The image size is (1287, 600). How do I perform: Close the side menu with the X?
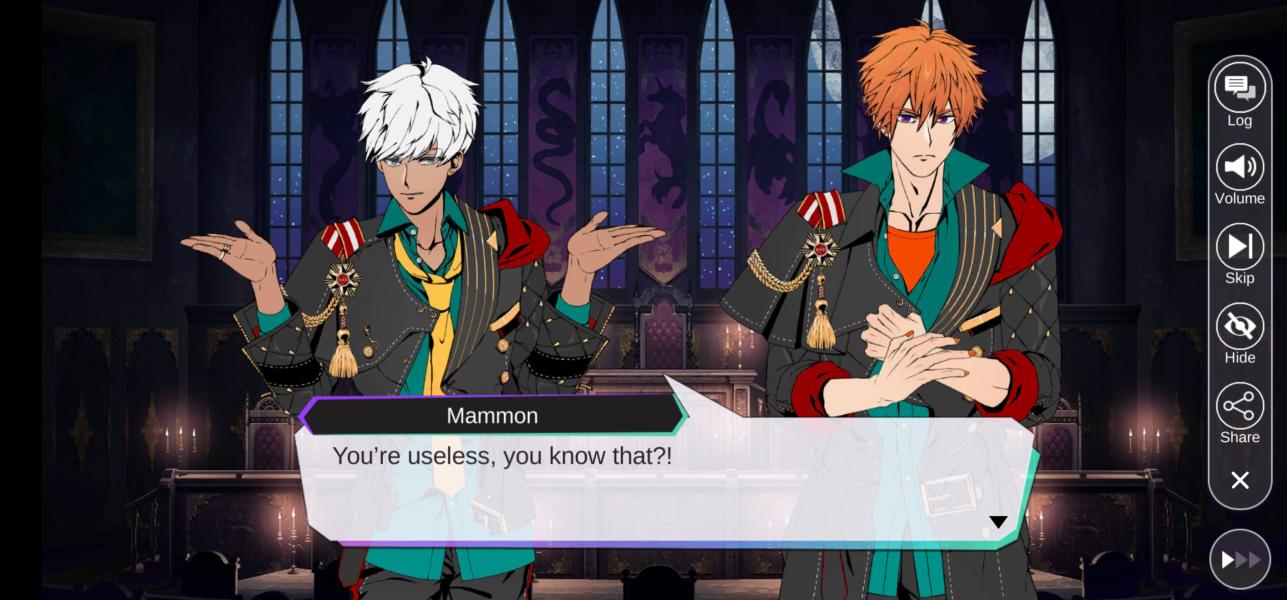pos(1239,481)
